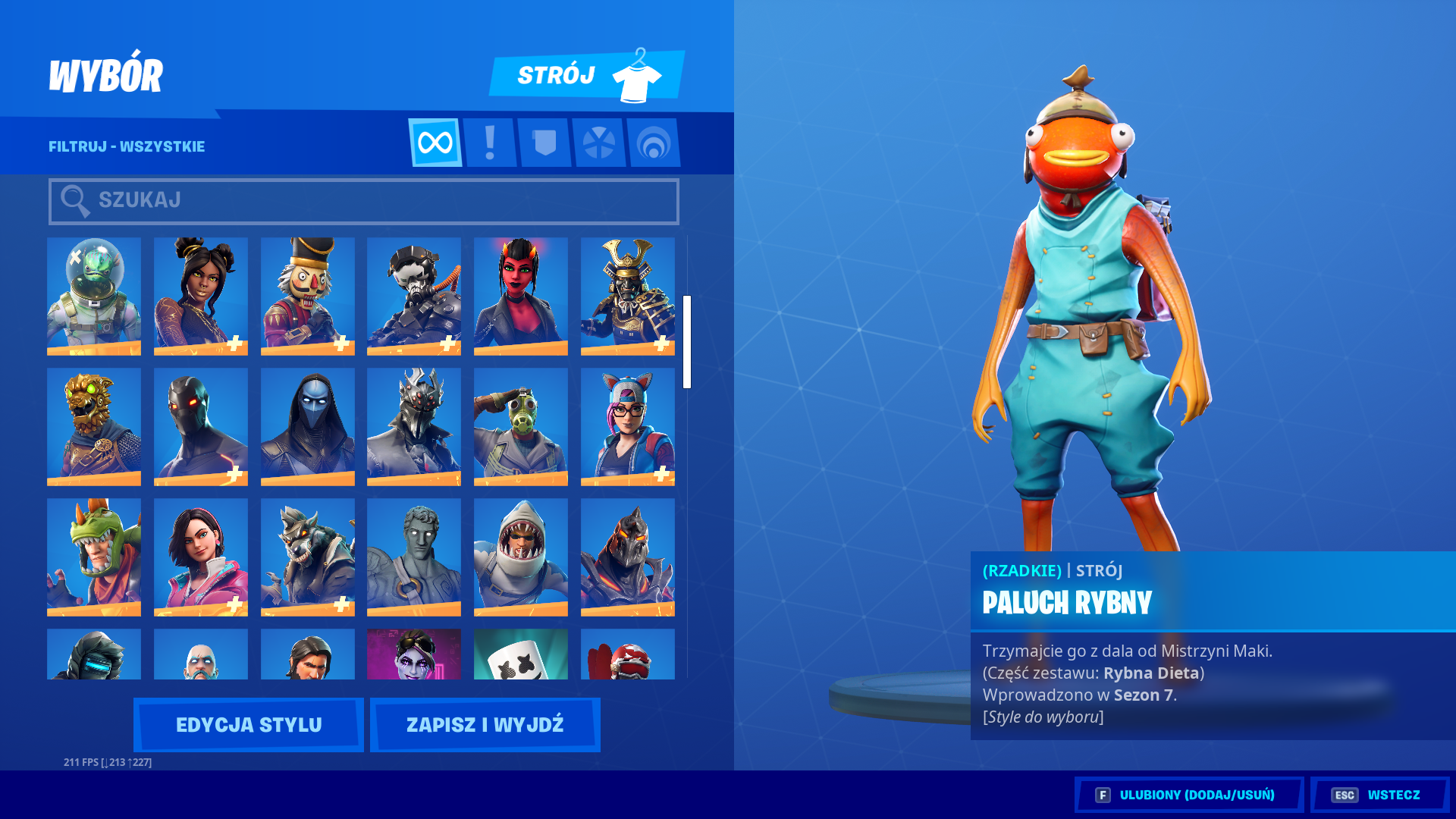Select the infinity all-items filter tab

[x=435, y=143]
